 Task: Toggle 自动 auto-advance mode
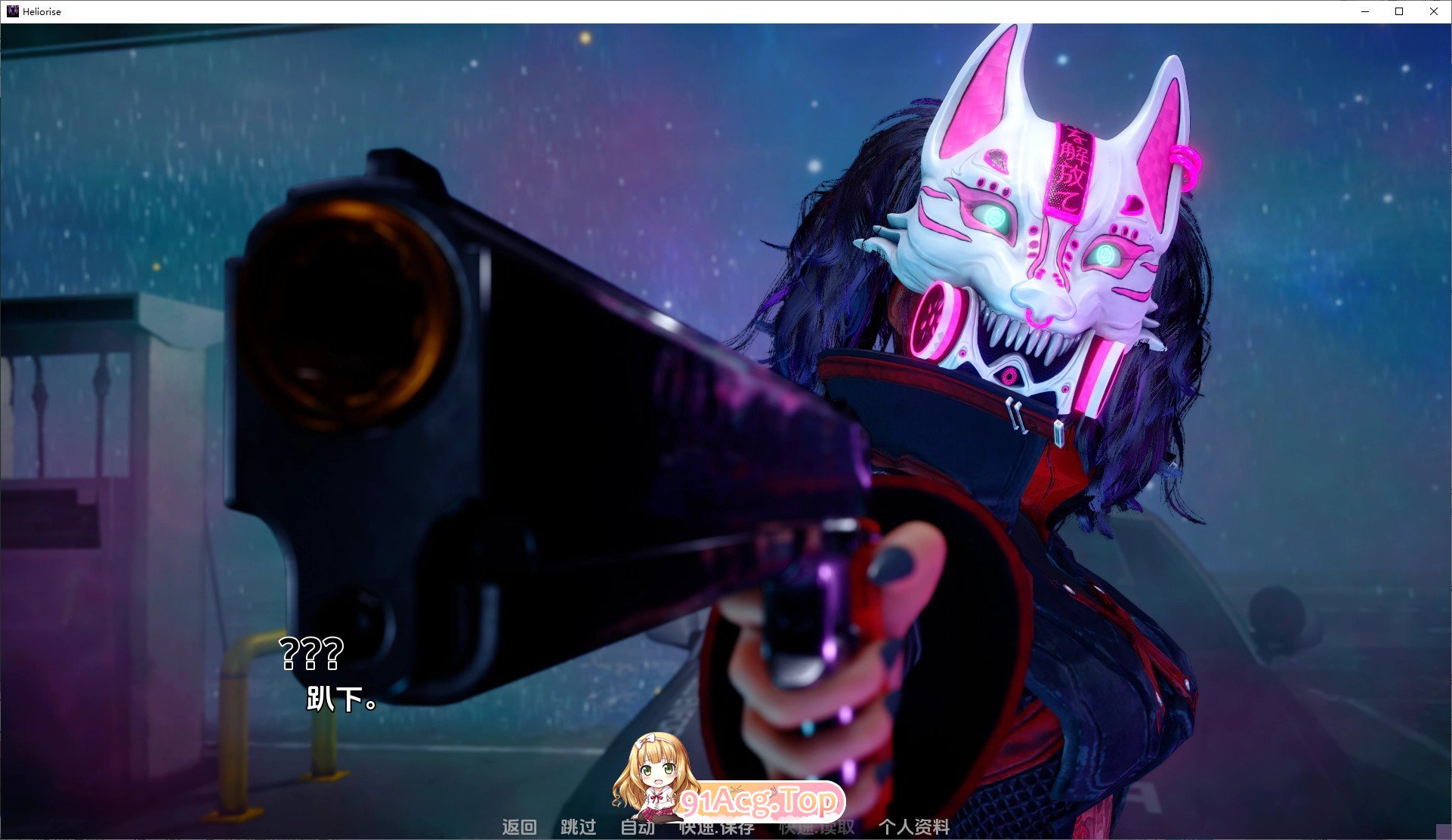[x=637, y=827]
